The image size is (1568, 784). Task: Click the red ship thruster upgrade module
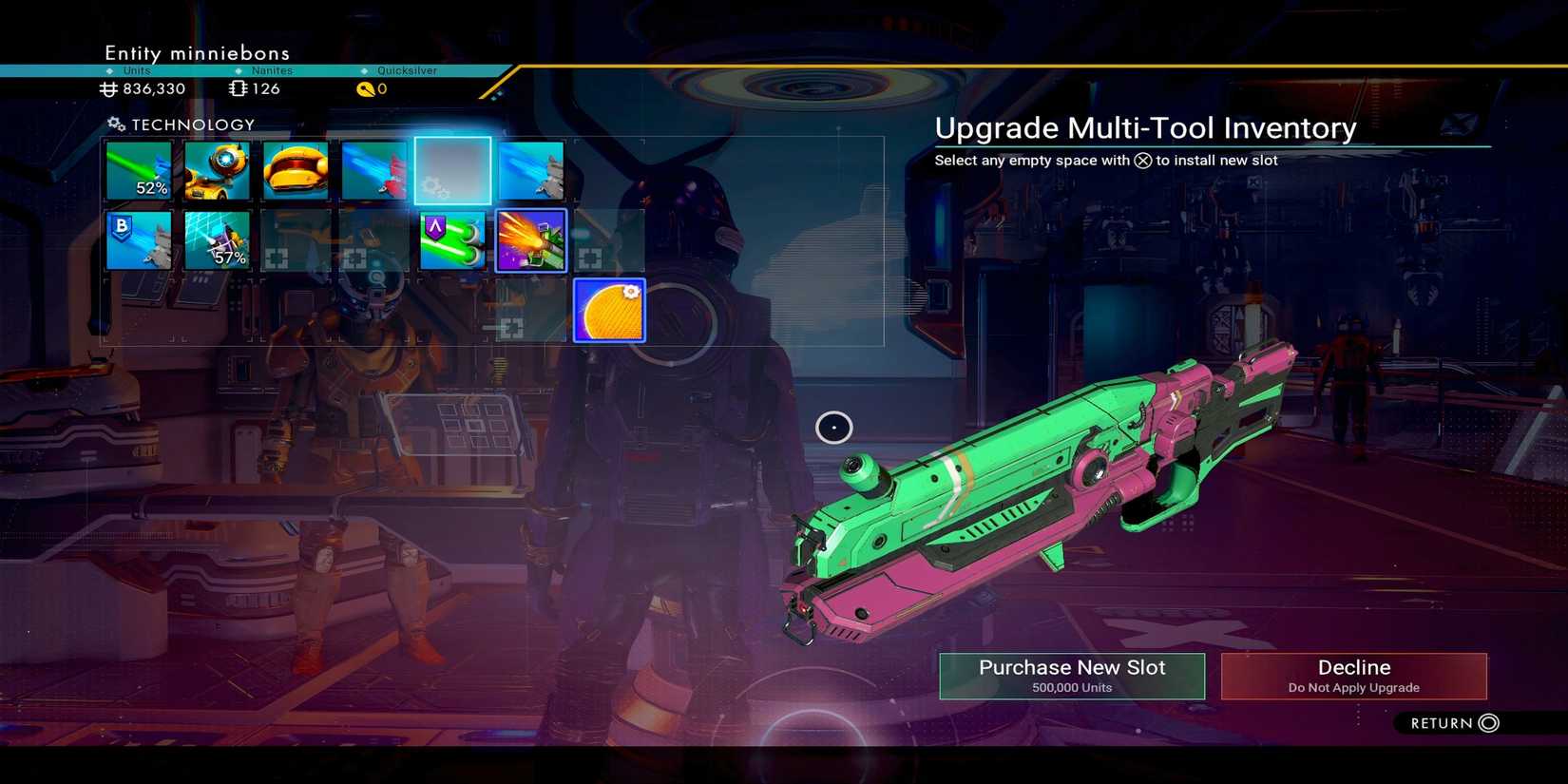click(373, 171)
